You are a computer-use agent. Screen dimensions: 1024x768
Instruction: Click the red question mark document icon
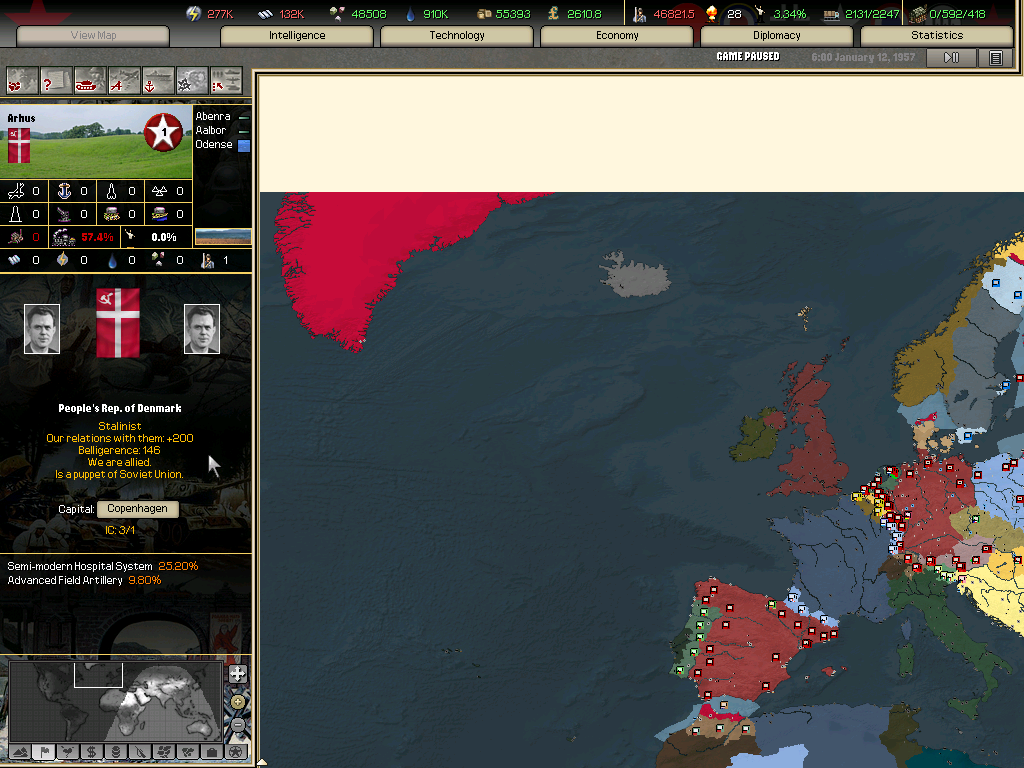pyautogui.click(x=56, y=80)
